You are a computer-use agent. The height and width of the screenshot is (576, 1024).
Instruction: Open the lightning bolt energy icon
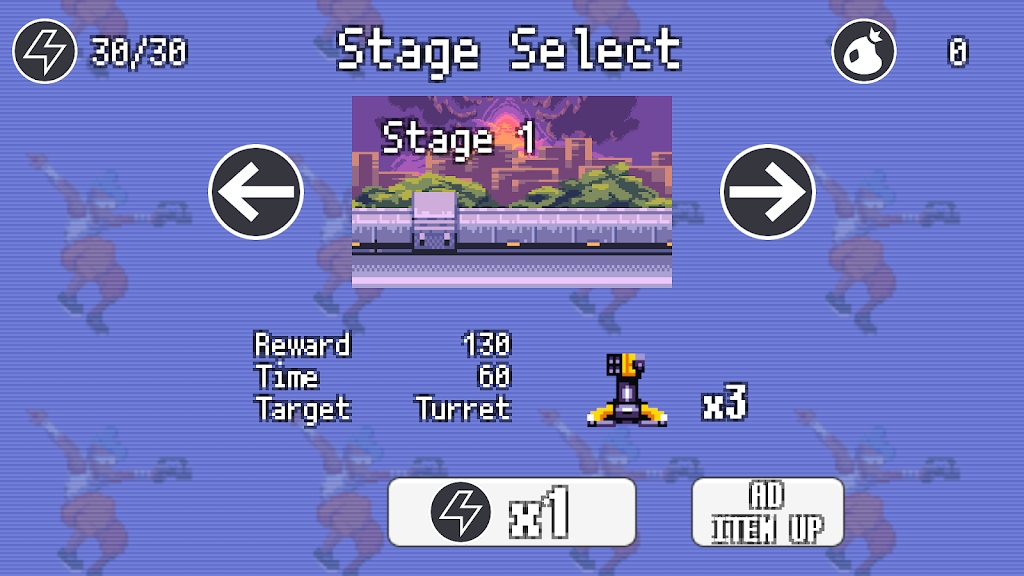pyautogui.click(x=45, y=51)
